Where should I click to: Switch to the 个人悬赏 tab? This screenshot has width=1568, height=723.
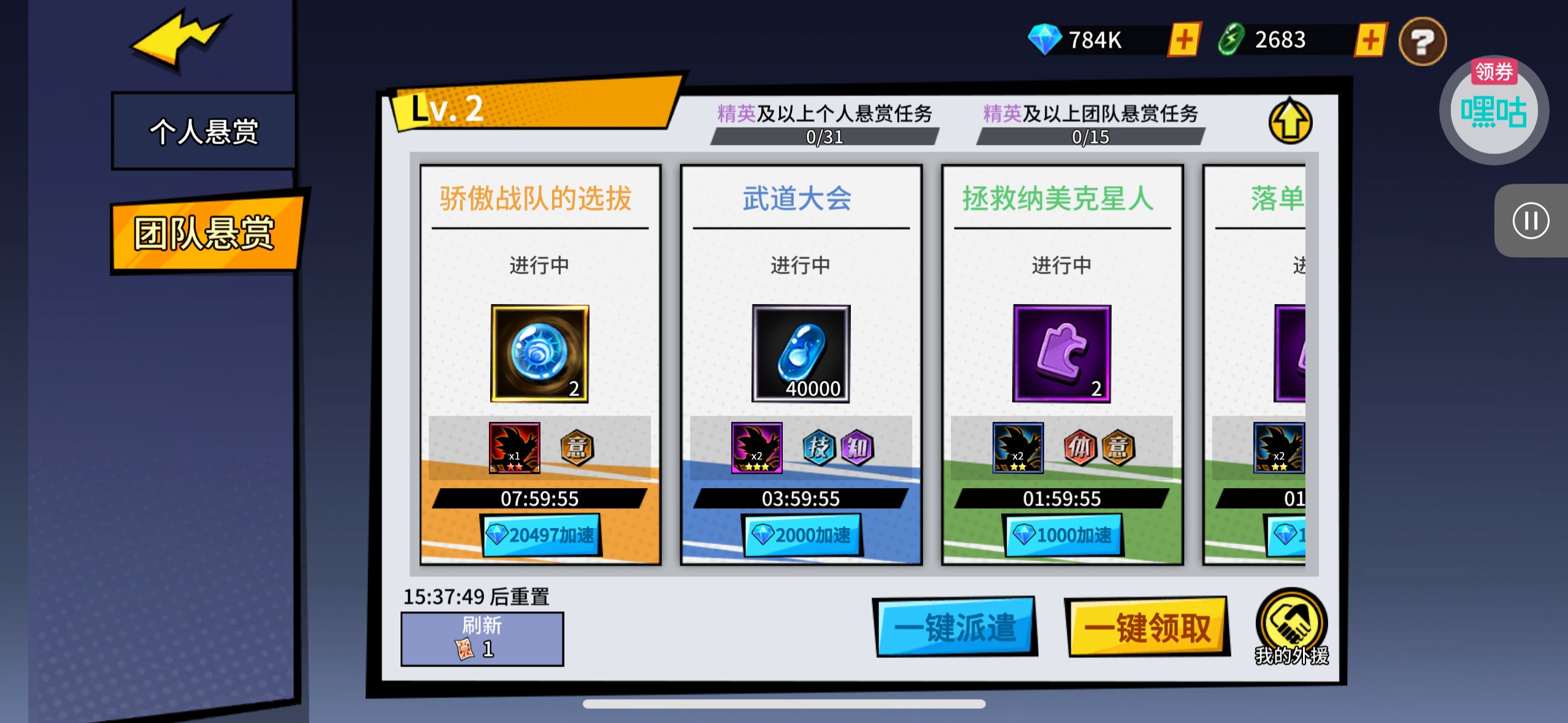202,130
